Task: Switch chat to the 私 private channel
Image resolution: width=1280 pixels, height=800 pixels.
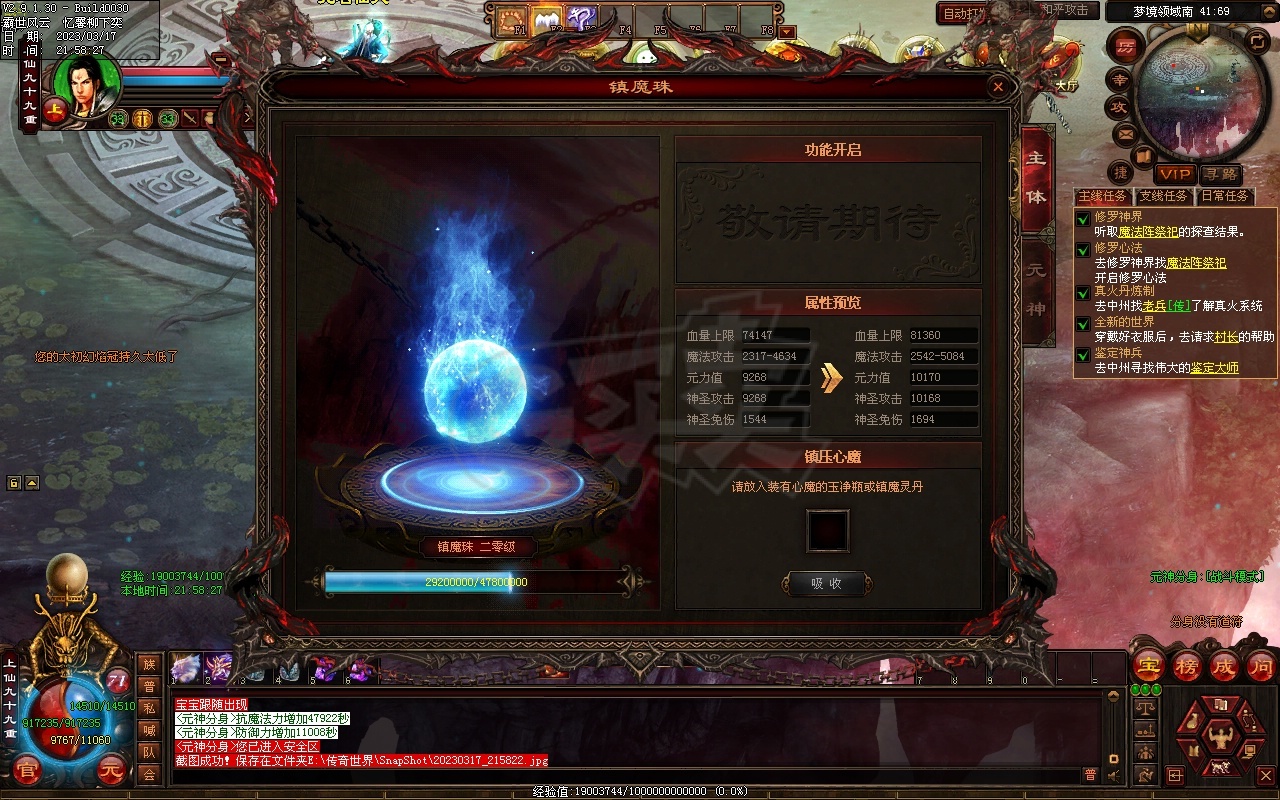Action: pyautogui.click(x=149, y=708)
